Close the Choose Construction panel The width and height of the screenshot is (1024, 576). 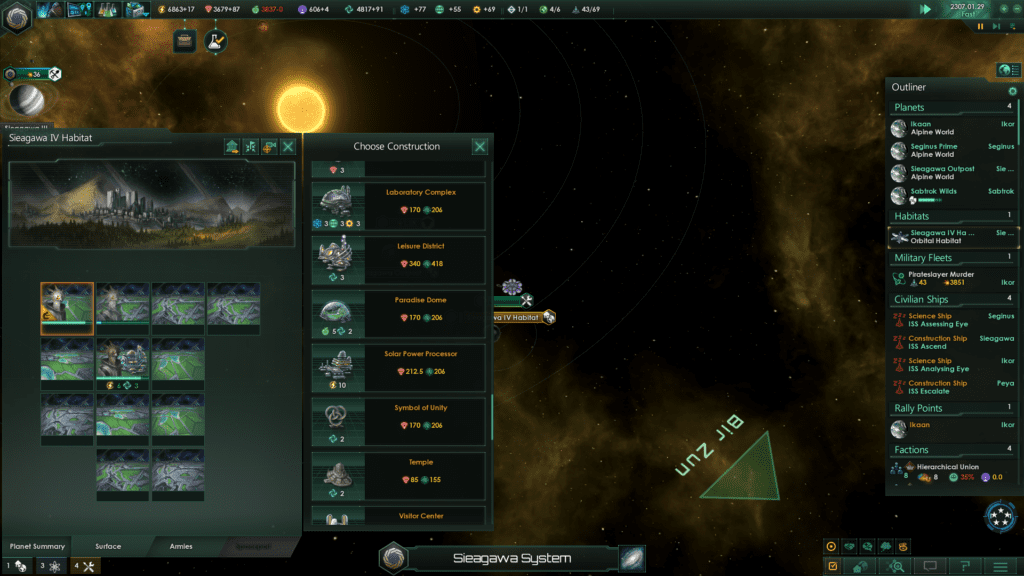pos(480,147)
